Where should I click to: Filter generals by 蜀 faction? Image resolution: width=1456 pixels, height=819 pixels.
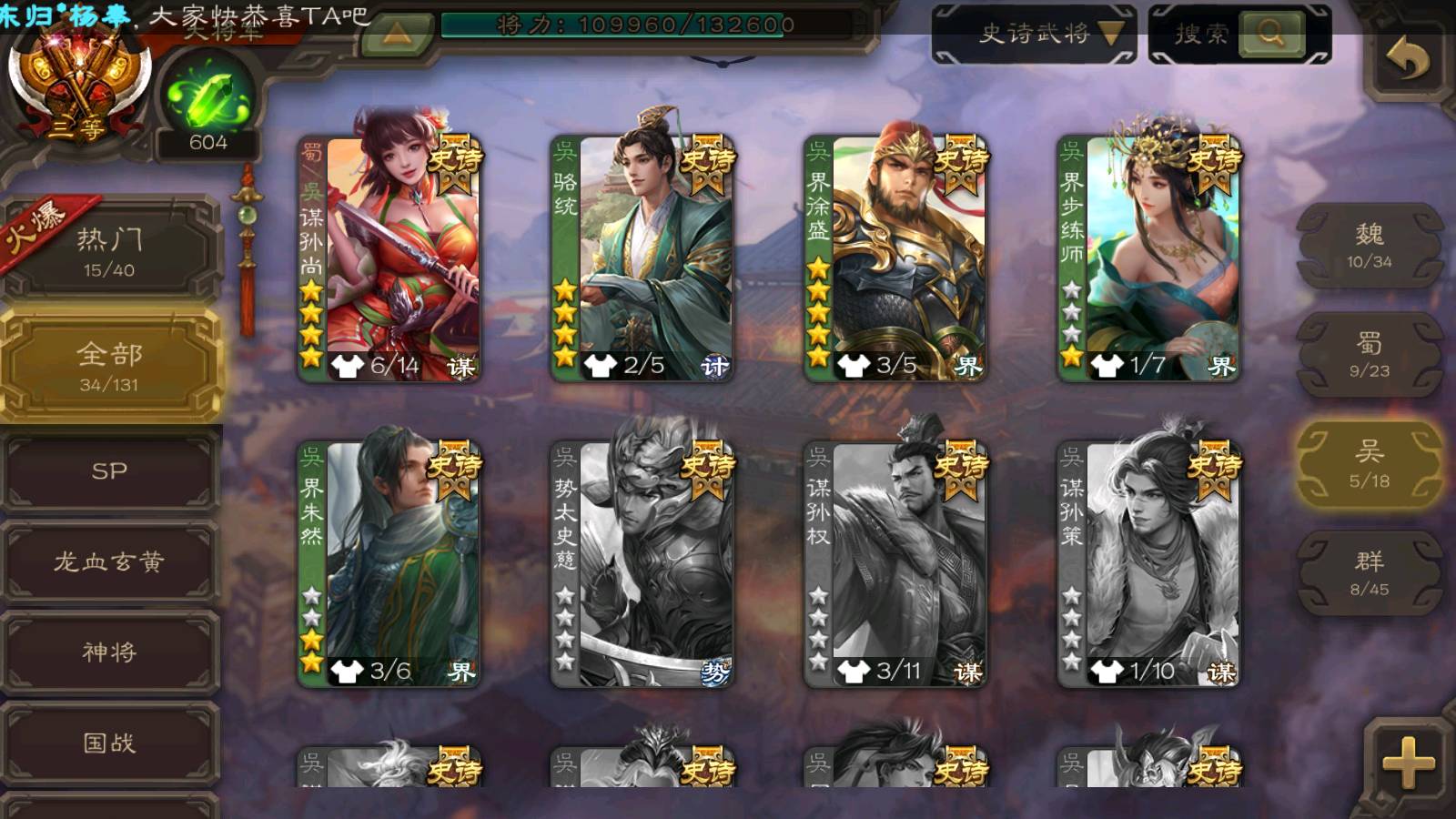(x=1369, y=355)
